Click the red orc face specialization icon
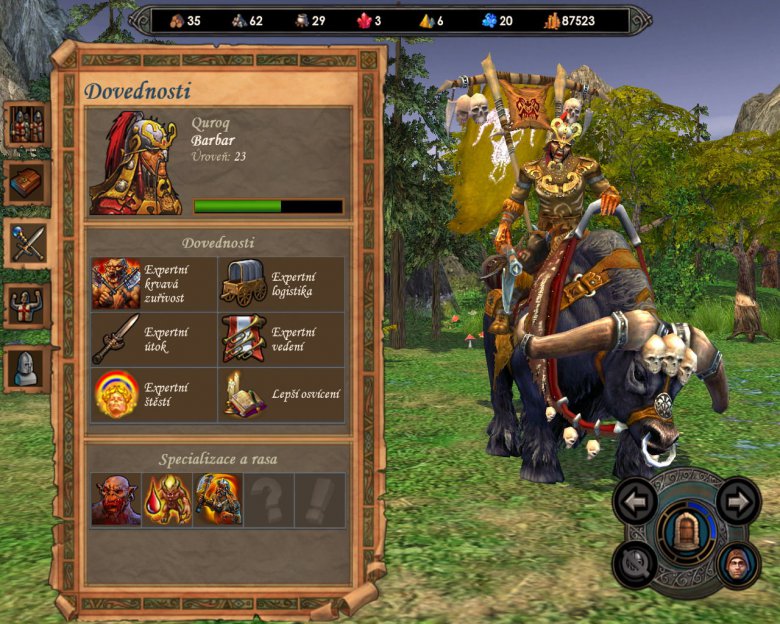The width and height of the screenshot is (780, 624). (x=116, y=500)
